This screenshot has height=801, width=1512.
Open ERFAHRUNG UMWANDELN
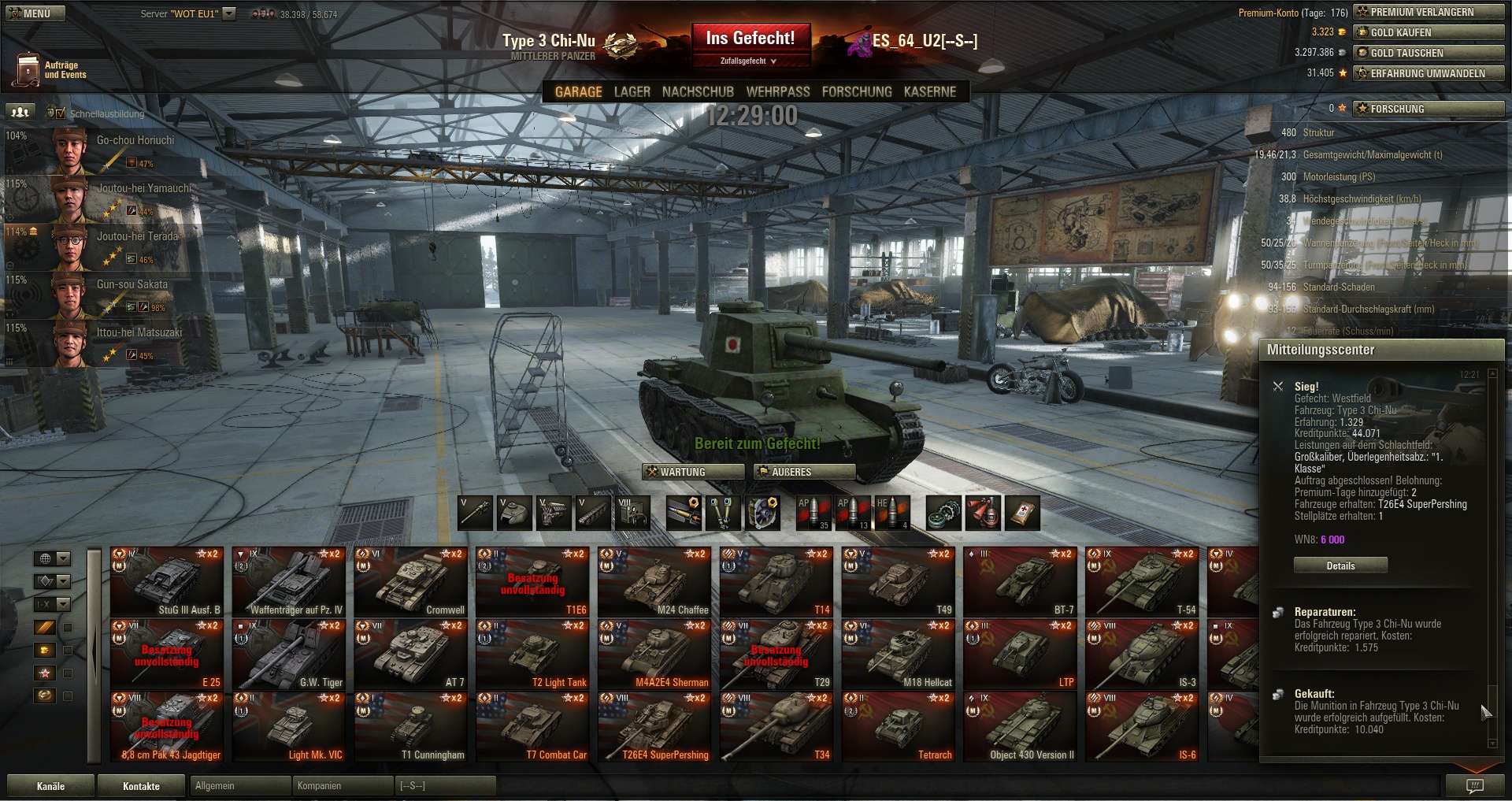coord(1429,73)
